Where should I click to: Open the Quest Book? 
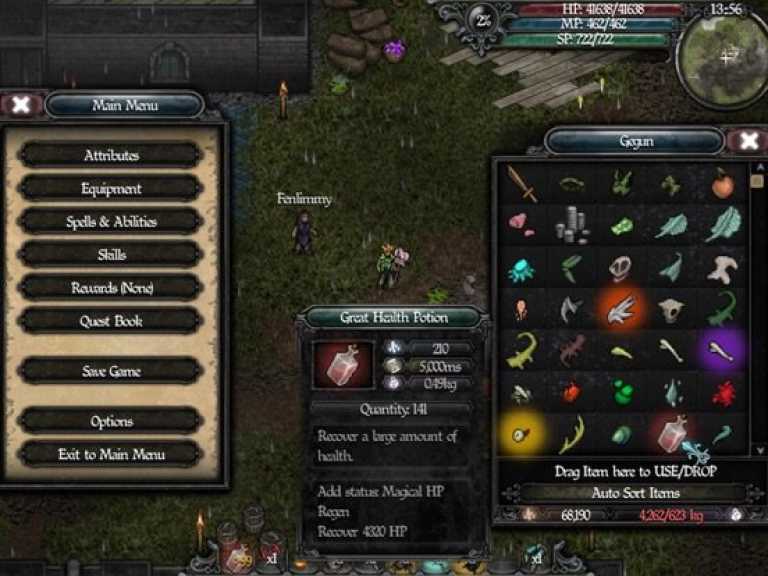[x=111, y=321]
